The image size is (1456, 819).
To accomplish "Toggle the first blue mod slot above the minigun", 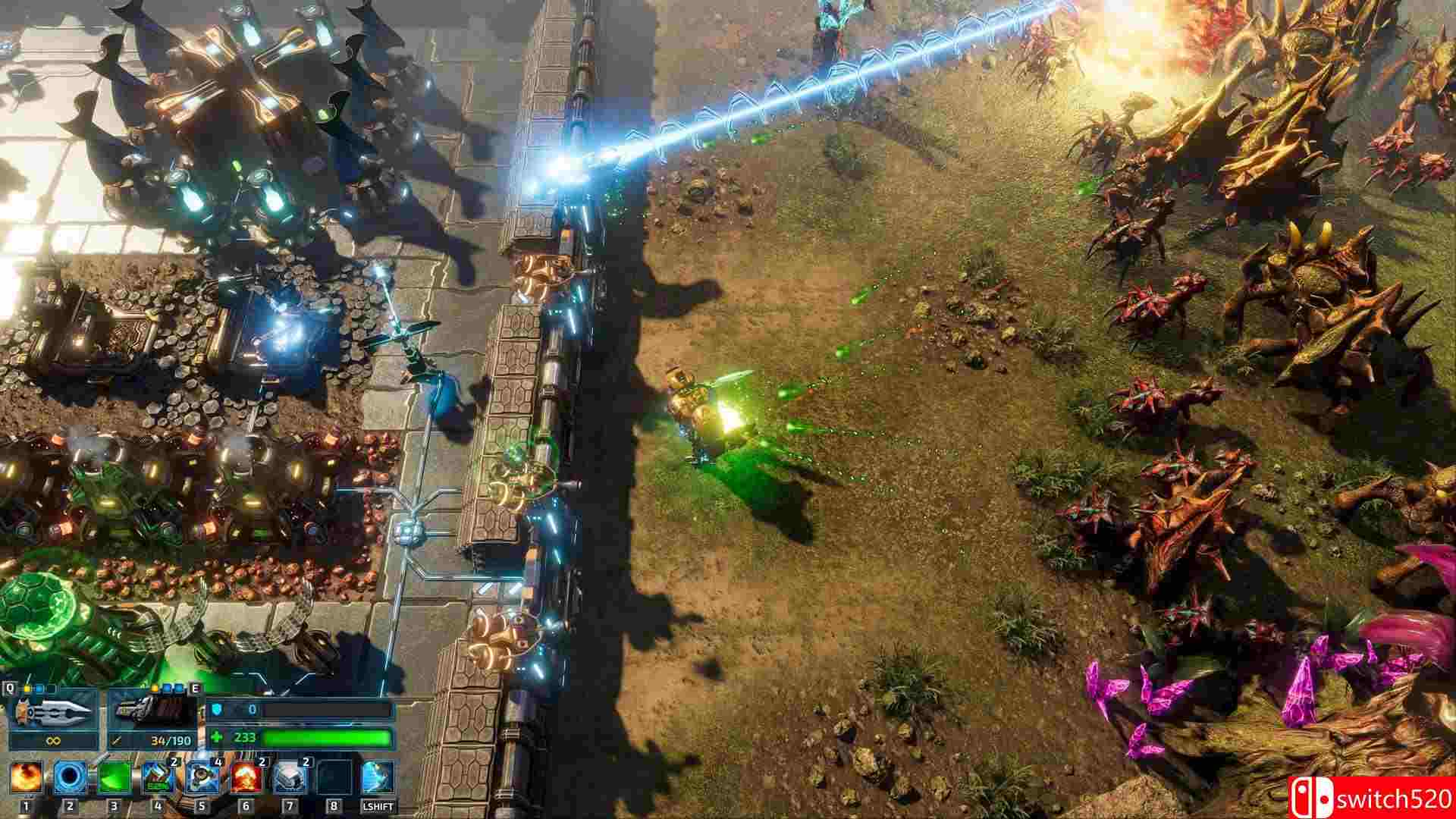I will (x=167, y=689).
